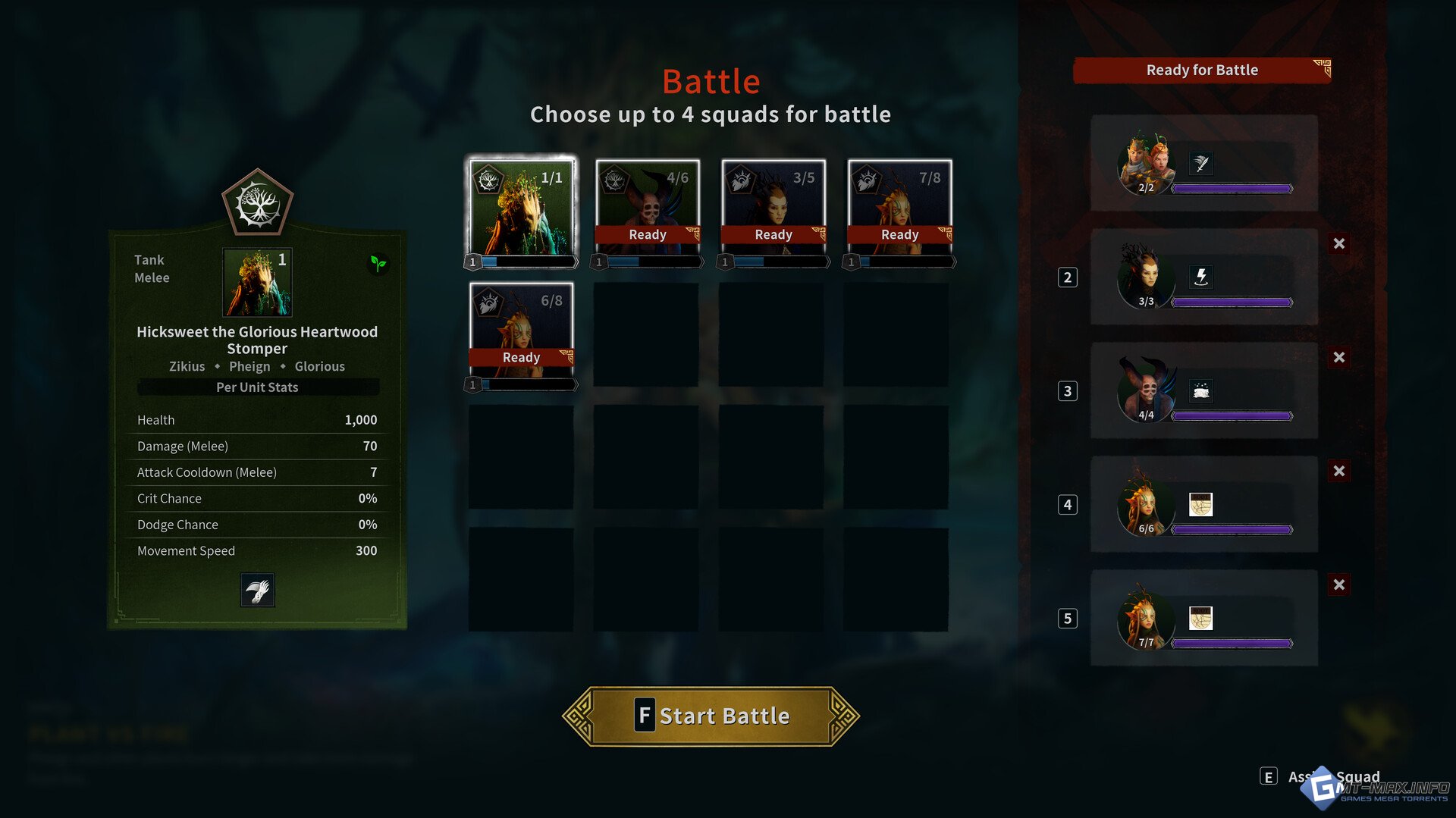Remove squad slot 4 from battle
Image resolution: width=1456 pixels, height=818 pixels.
pos(1339,472)
